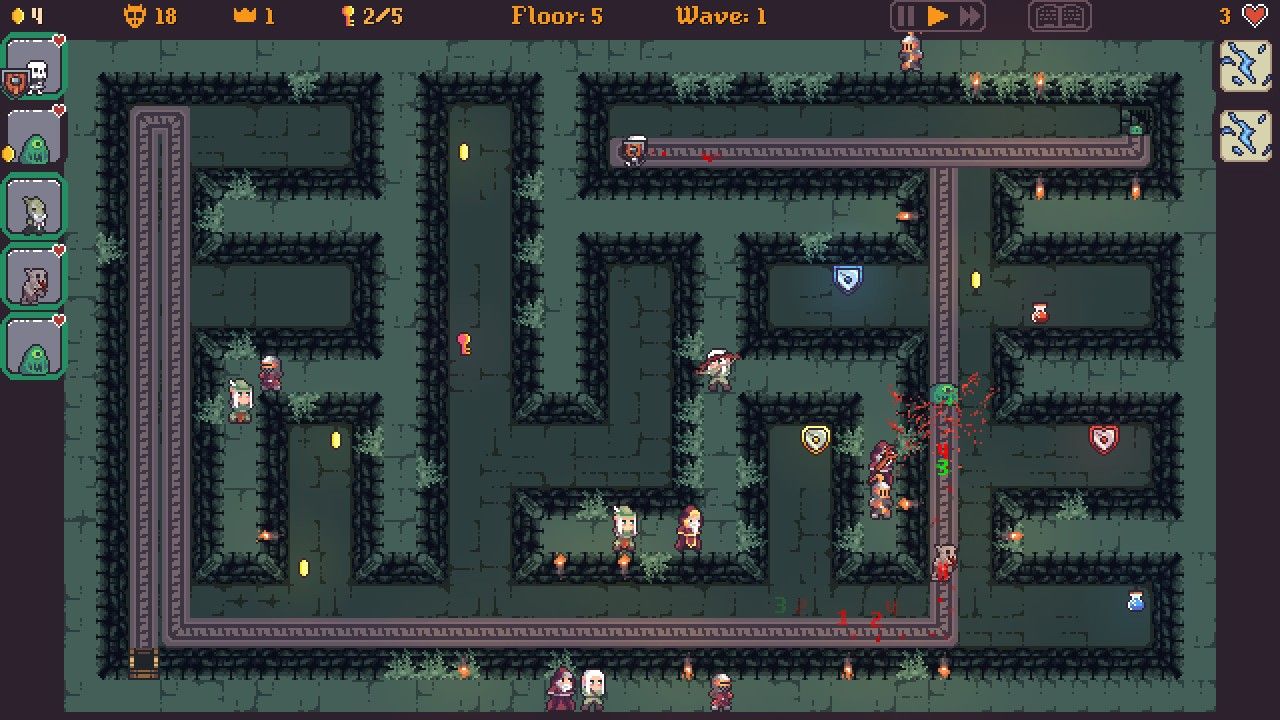Activate fast-forward speed
This screenshot has width=1280, height=720.
click(x=969, y=16)
